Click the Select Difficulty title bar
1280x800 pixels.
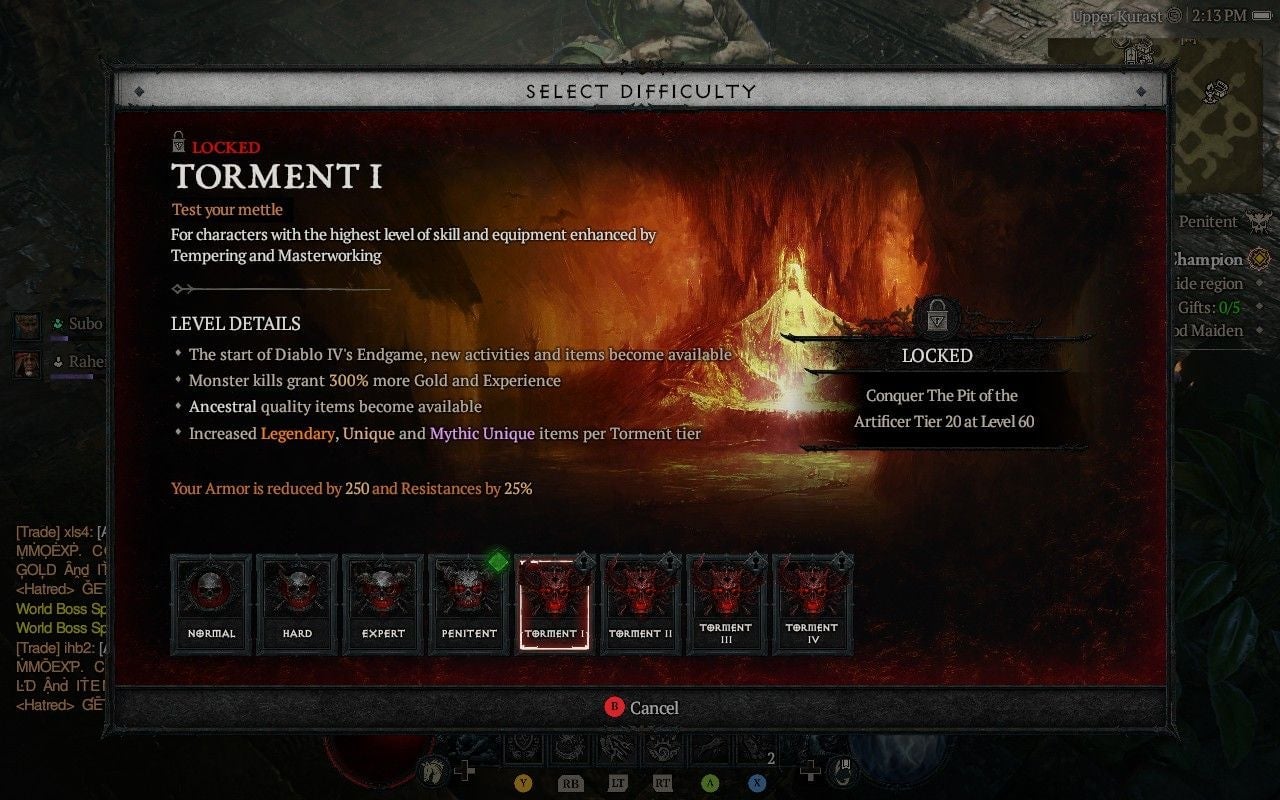pos(640,90)
